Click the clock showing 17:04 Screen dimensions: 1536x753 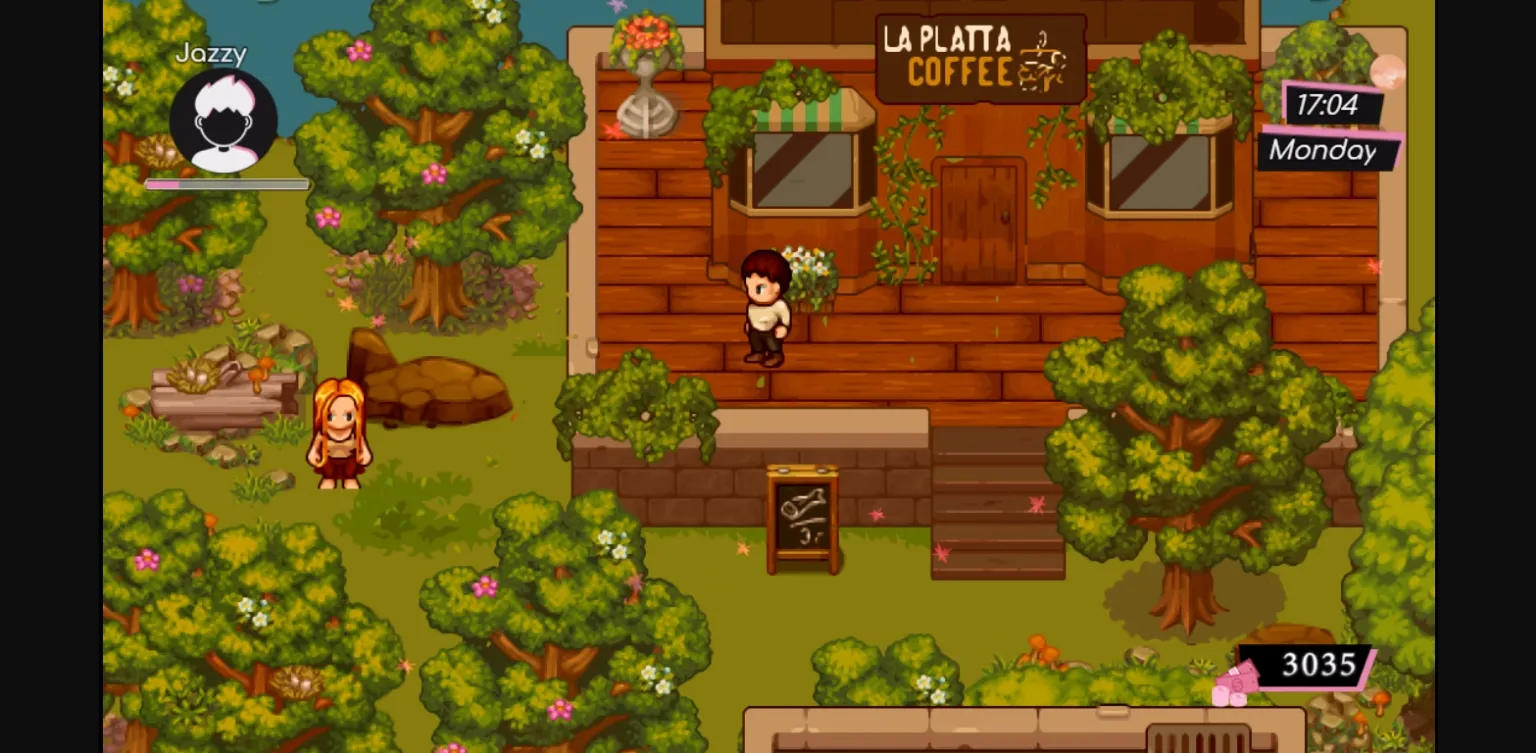click(1330, 104)
